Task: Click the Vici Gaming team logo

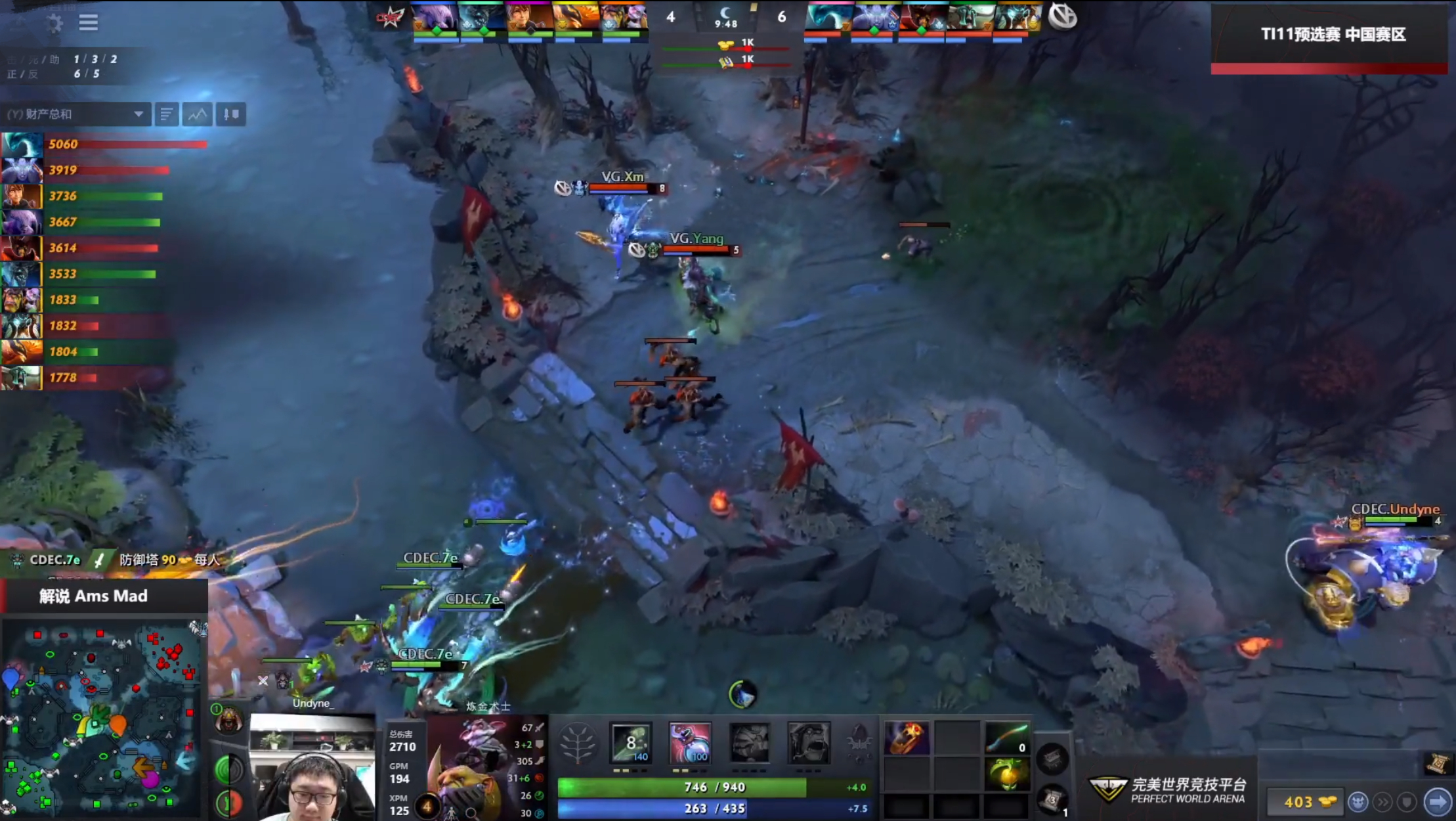Action: click(x=1063, y=17)
